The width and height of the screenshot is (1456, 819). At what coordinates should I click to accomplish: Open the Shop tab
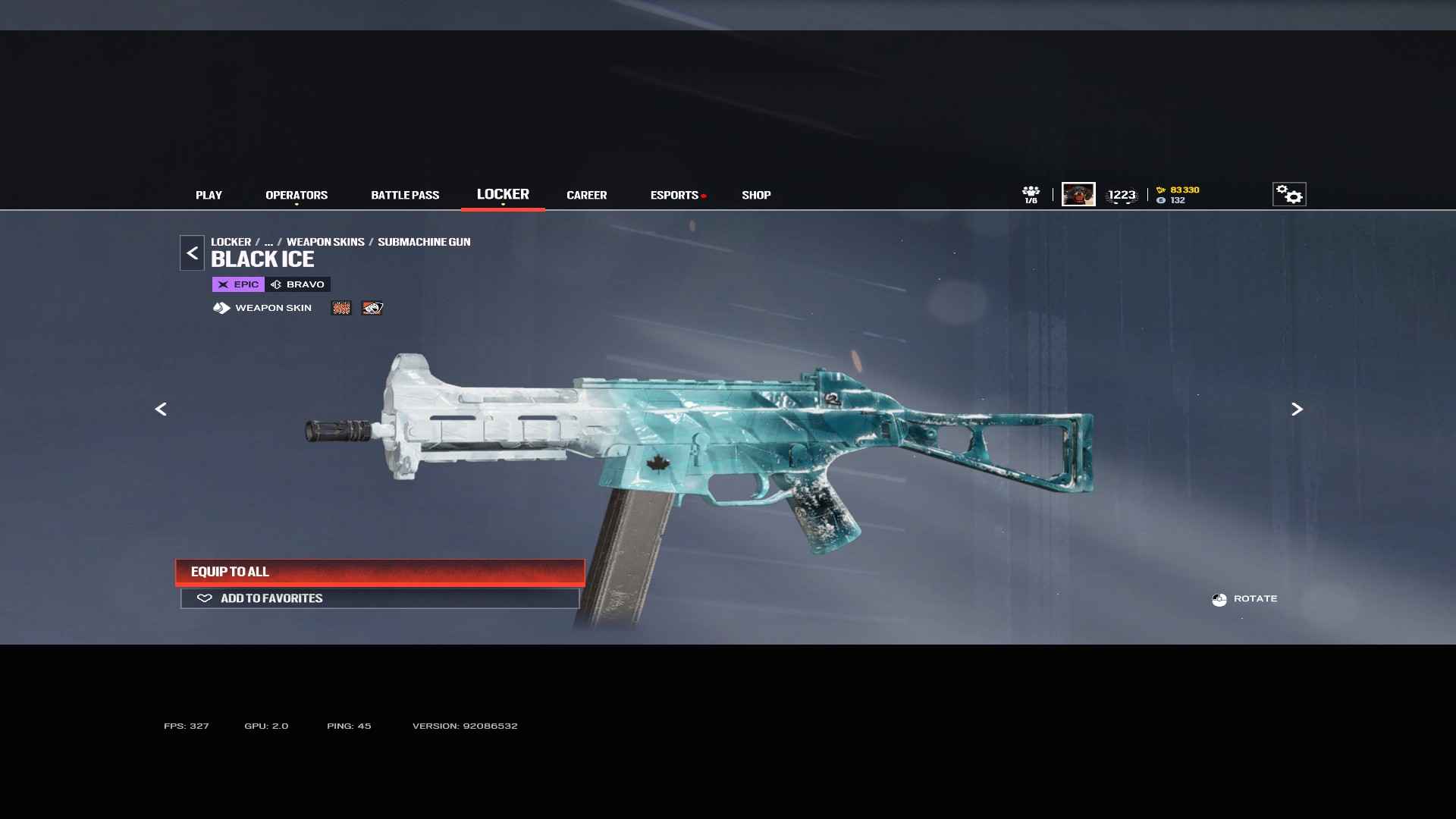[756, 195]
